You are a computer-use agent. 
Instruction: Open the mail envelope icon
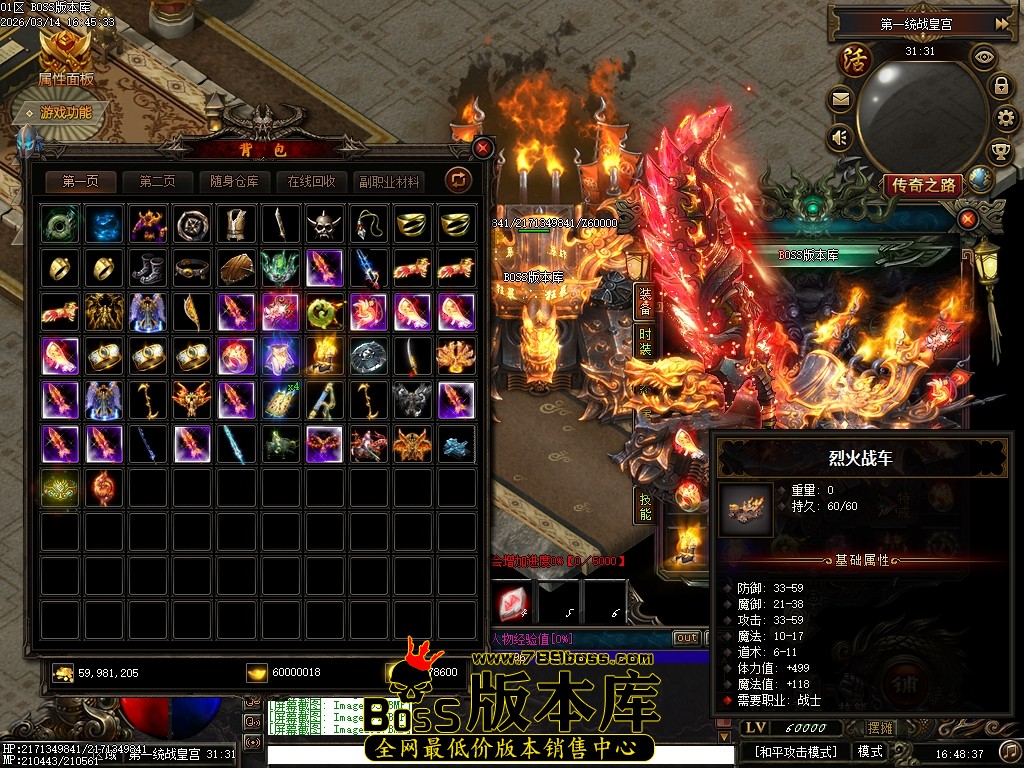coord(840,99)
